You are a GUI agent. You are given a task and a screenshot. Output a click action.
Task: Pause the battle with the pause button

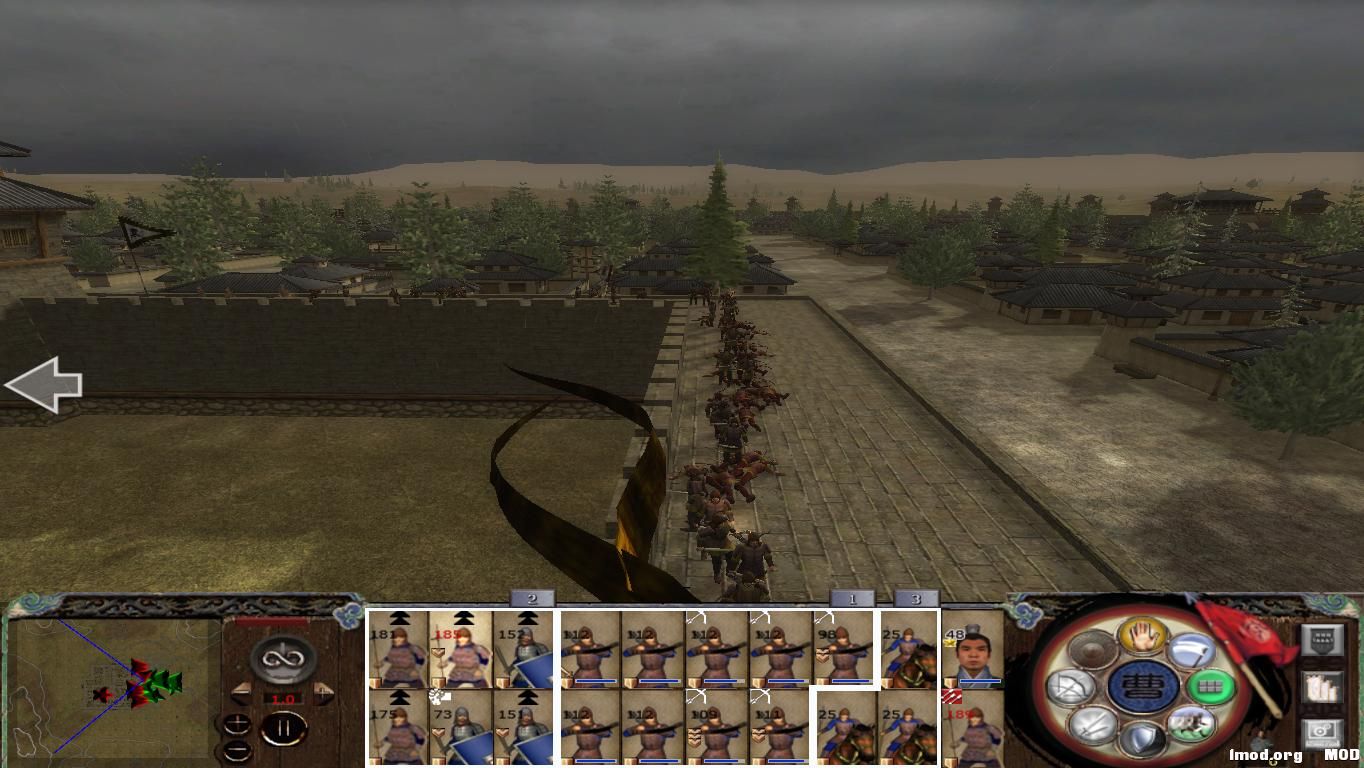coord(284,727)
